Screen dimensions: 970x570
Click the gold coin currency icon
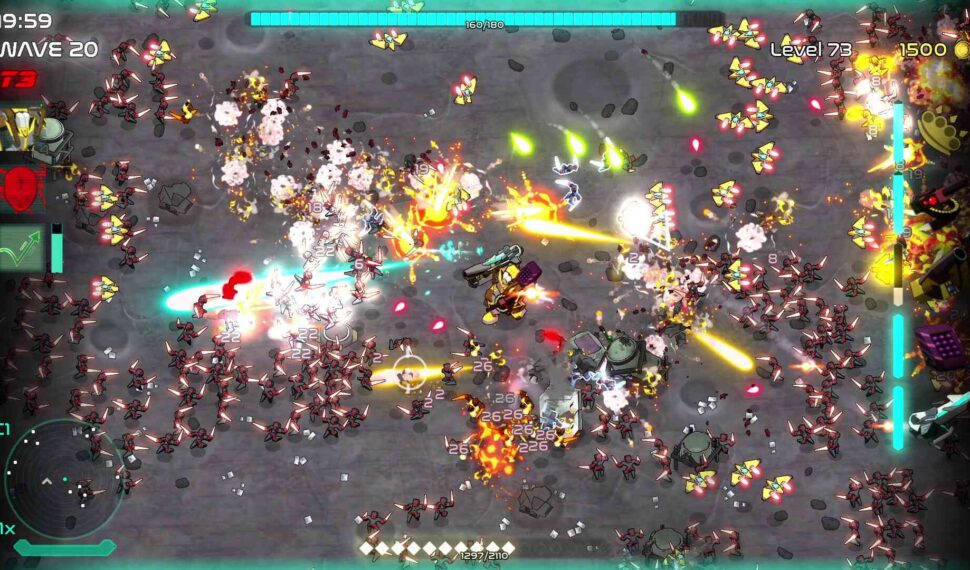[960, 49]
